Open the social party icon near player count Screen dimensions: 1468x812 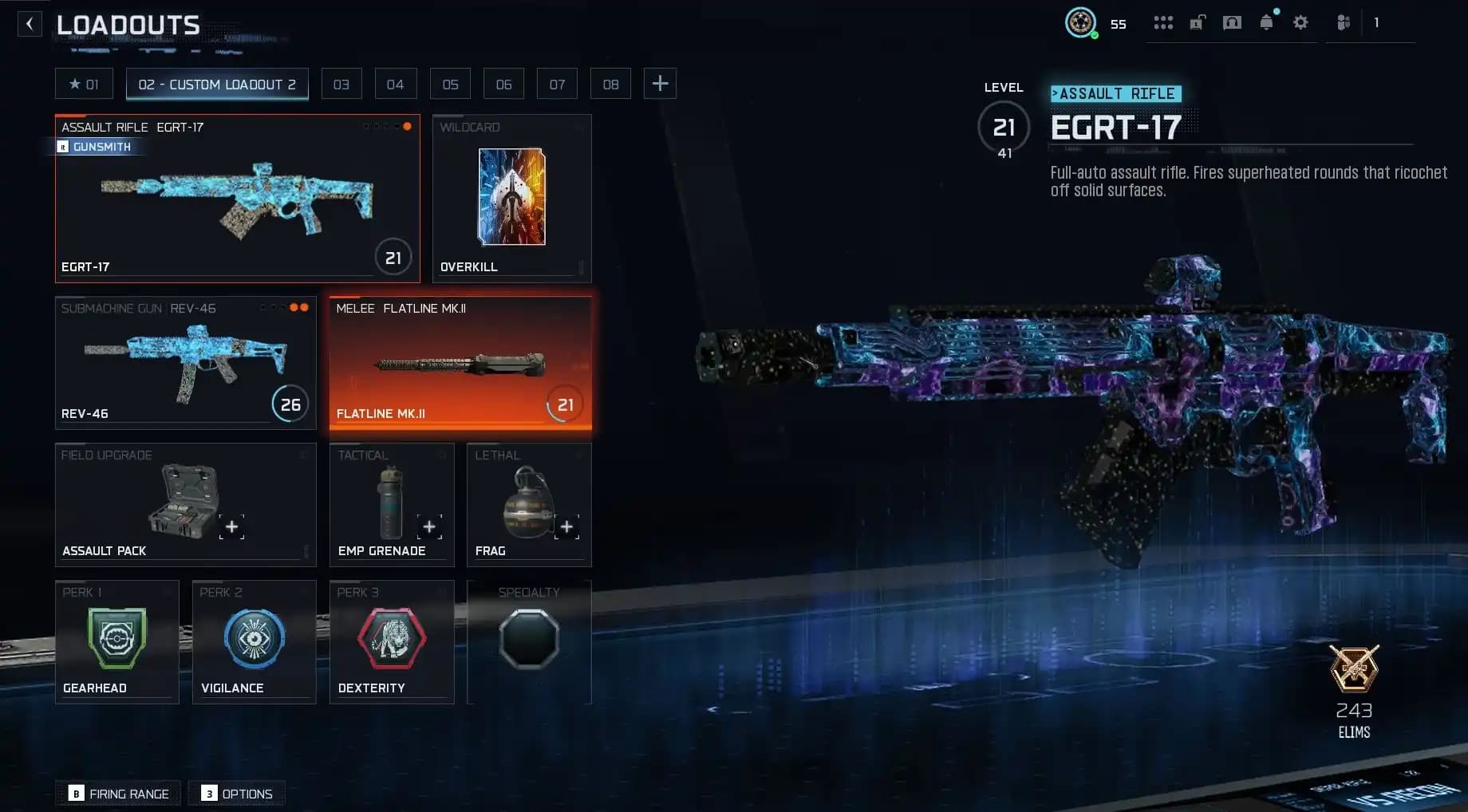[x=1344, y=23]
